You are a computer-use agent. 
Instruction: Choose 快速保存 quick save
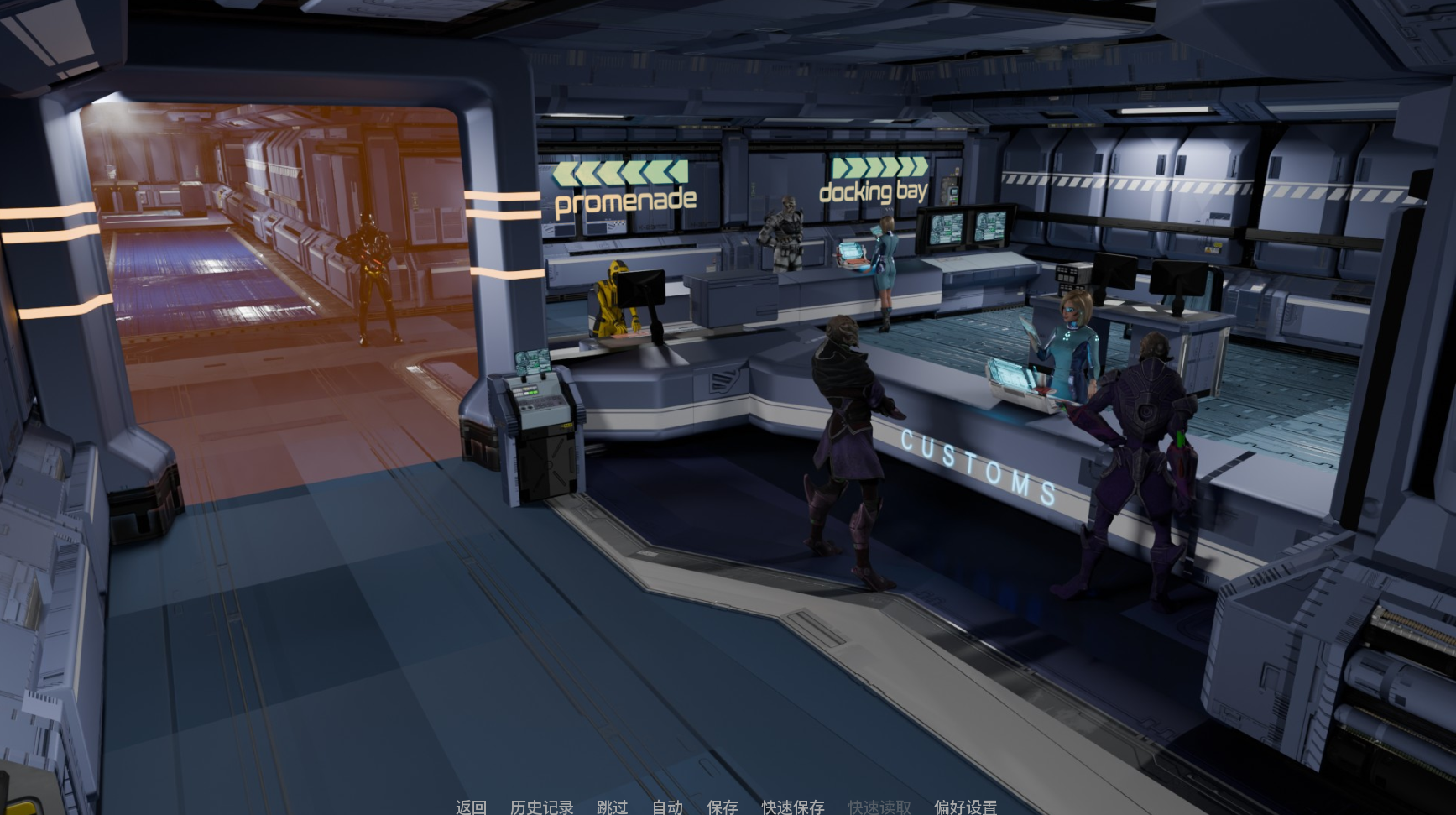[792, 807]
